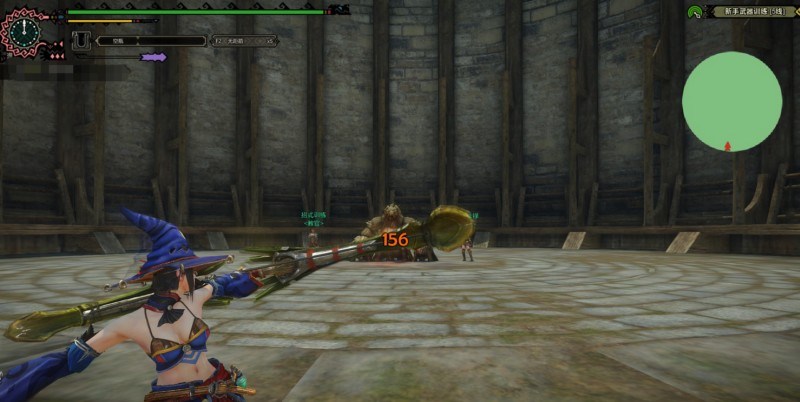Click the green signal icon beside area name
Image resolution: width=800 pixels, height=402 pixels.
pyautogui.click(x=694, y=11)
